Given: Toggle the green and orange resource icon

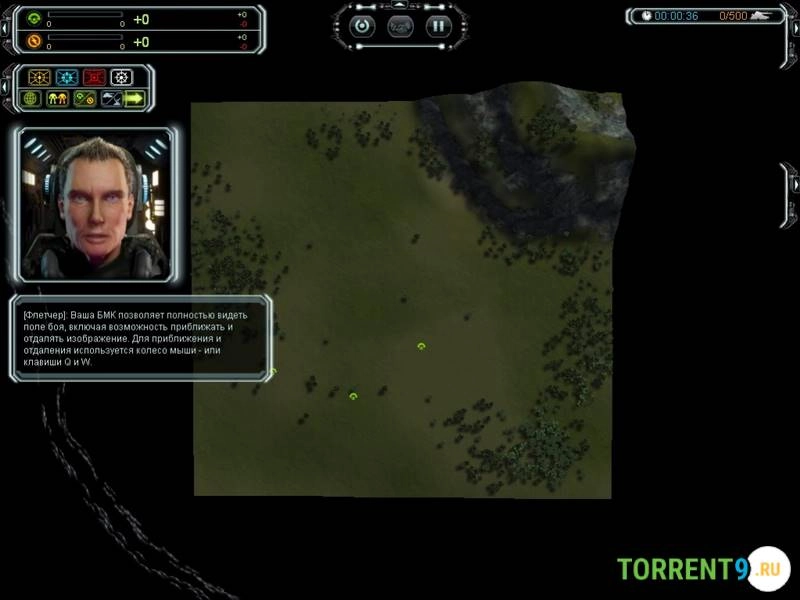Looking at the screenshot, I should [84, 99].
